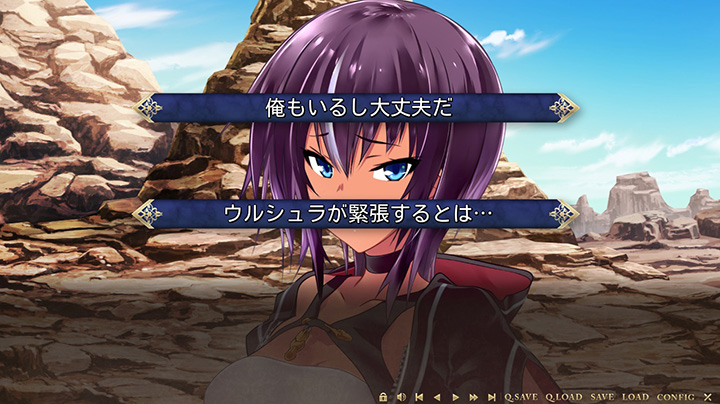Select the option ウルシュラが緊張するとは…
Viewport: 720px width, 404px height.
pos(358,213)
